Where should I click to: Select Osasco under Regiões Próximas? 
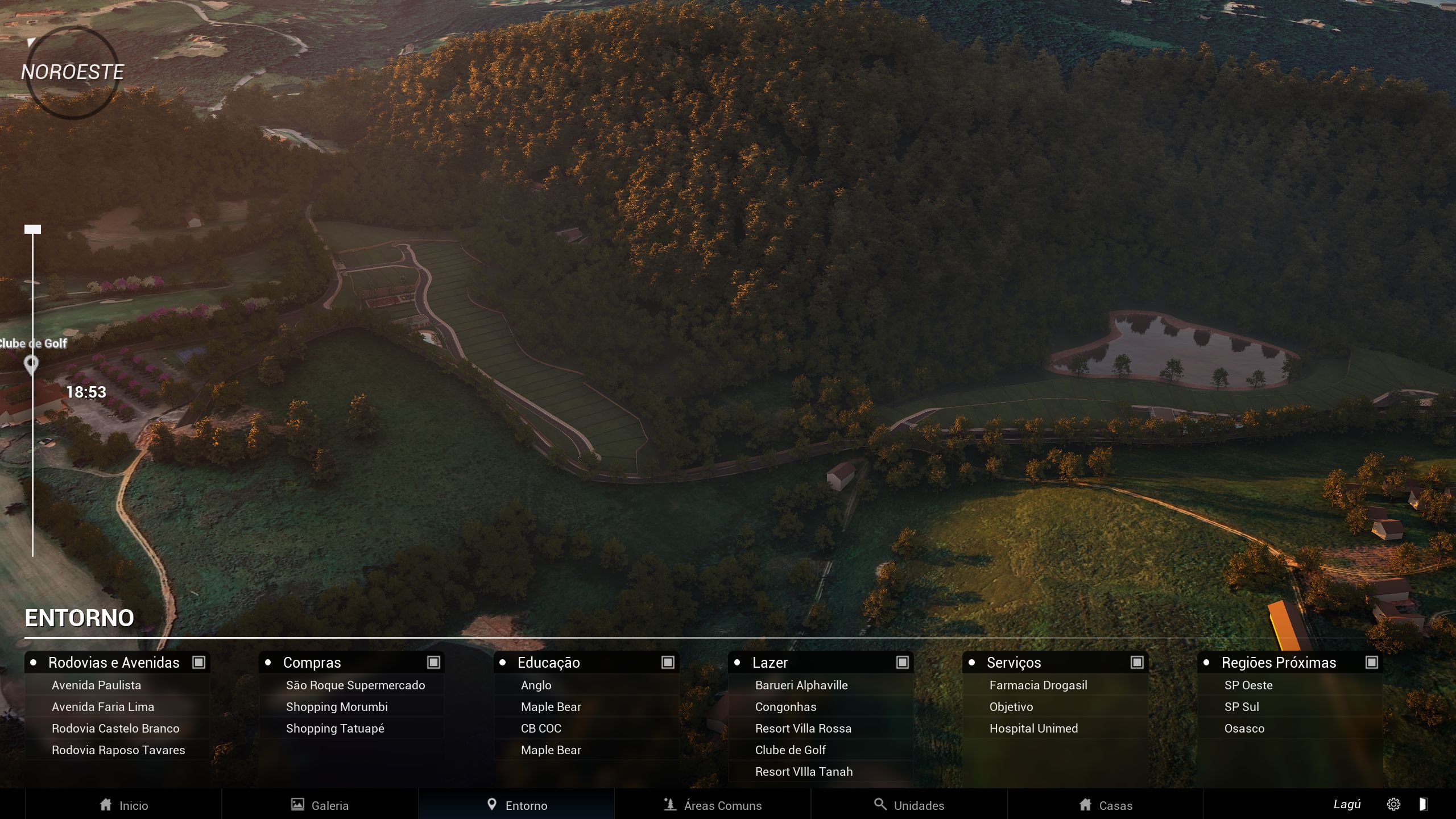click(1244, 729)
